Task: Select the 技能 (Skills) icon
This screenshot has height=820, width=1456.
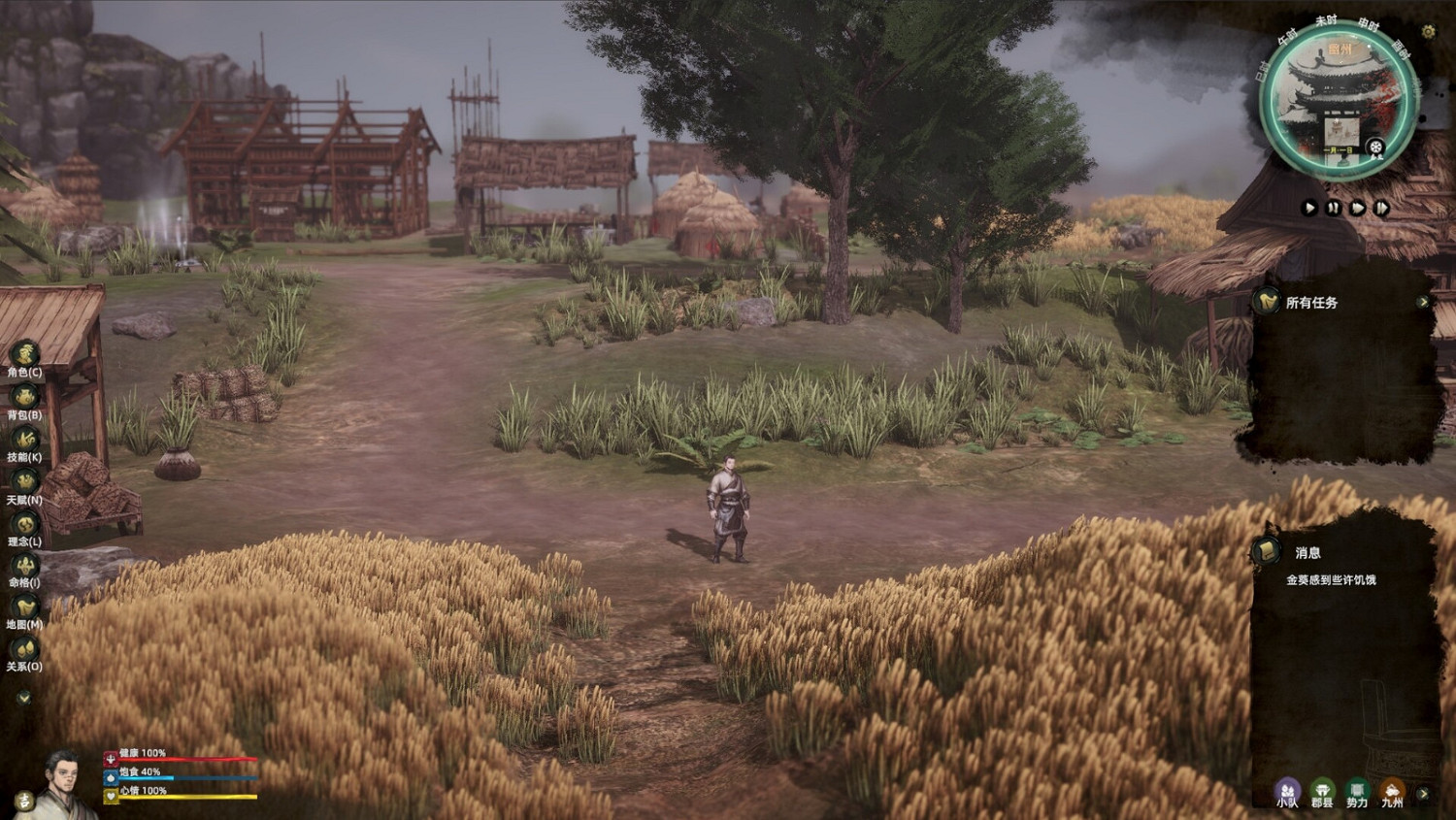Action: (x=26, y=438)
